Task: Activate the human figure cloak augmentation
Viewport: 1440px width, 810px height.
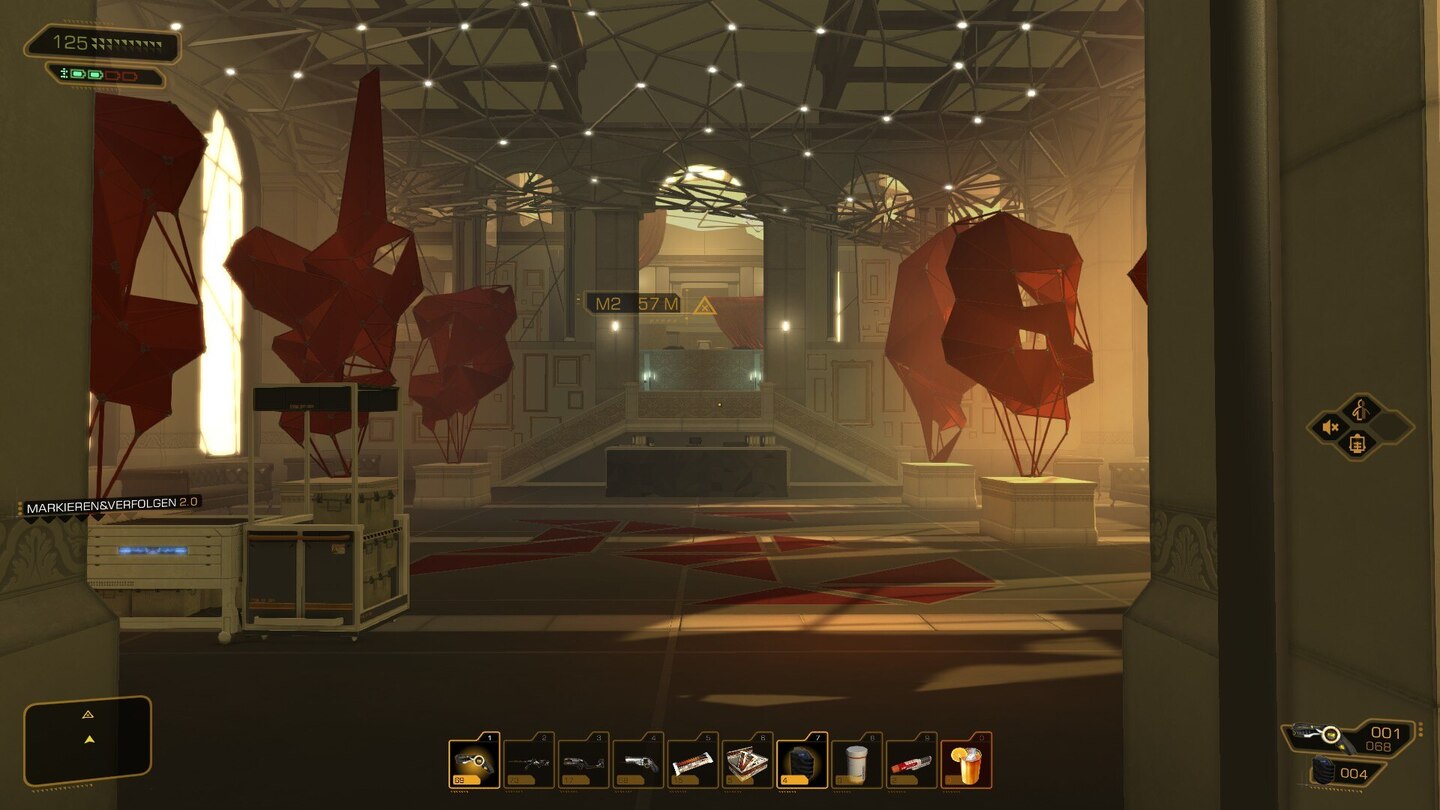Action: (1360, 408)
